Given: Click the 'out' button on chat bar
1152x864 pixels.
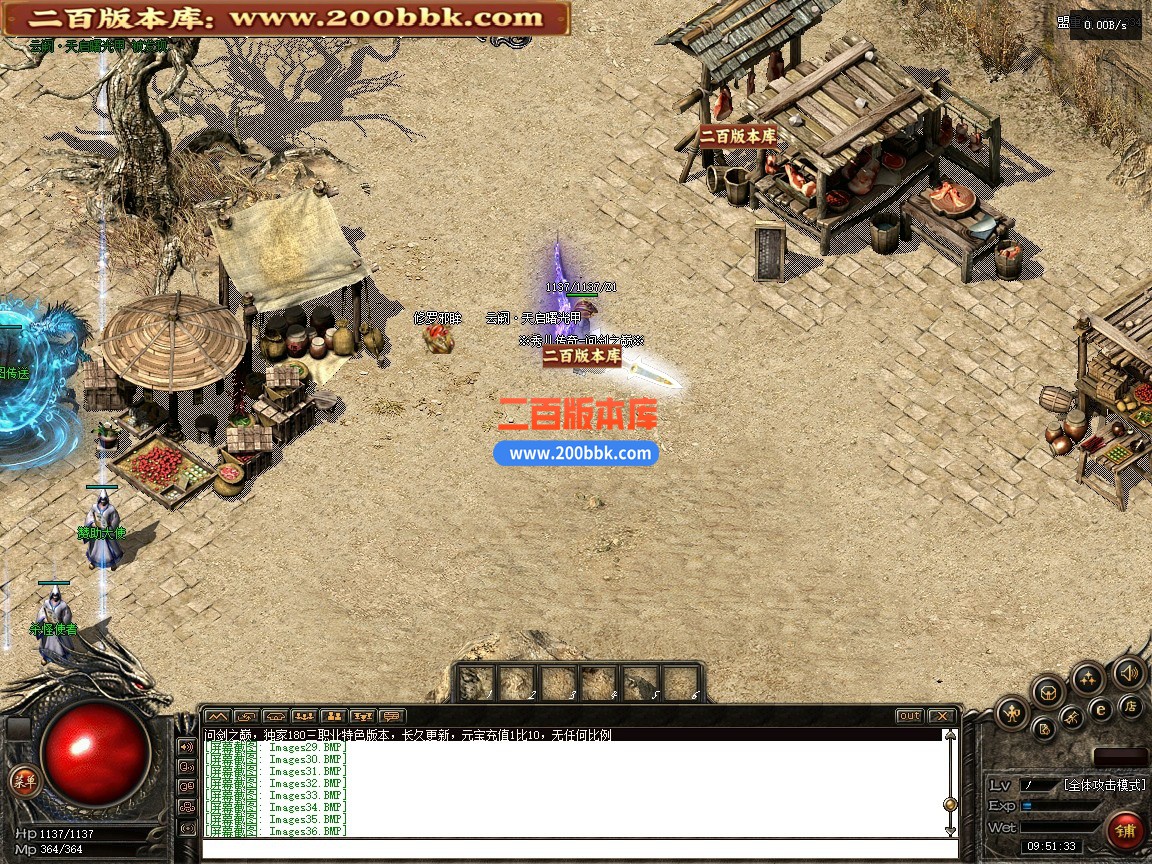Looking at the screenshot, I should (909, 716).
